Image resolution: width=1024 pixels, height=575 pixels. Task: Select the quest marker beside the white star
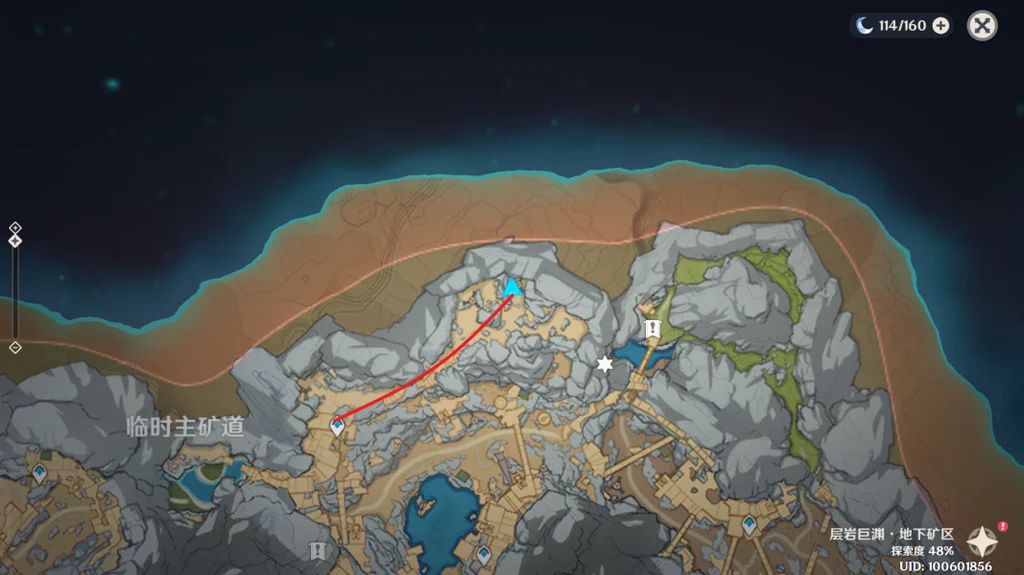[653, 328]
